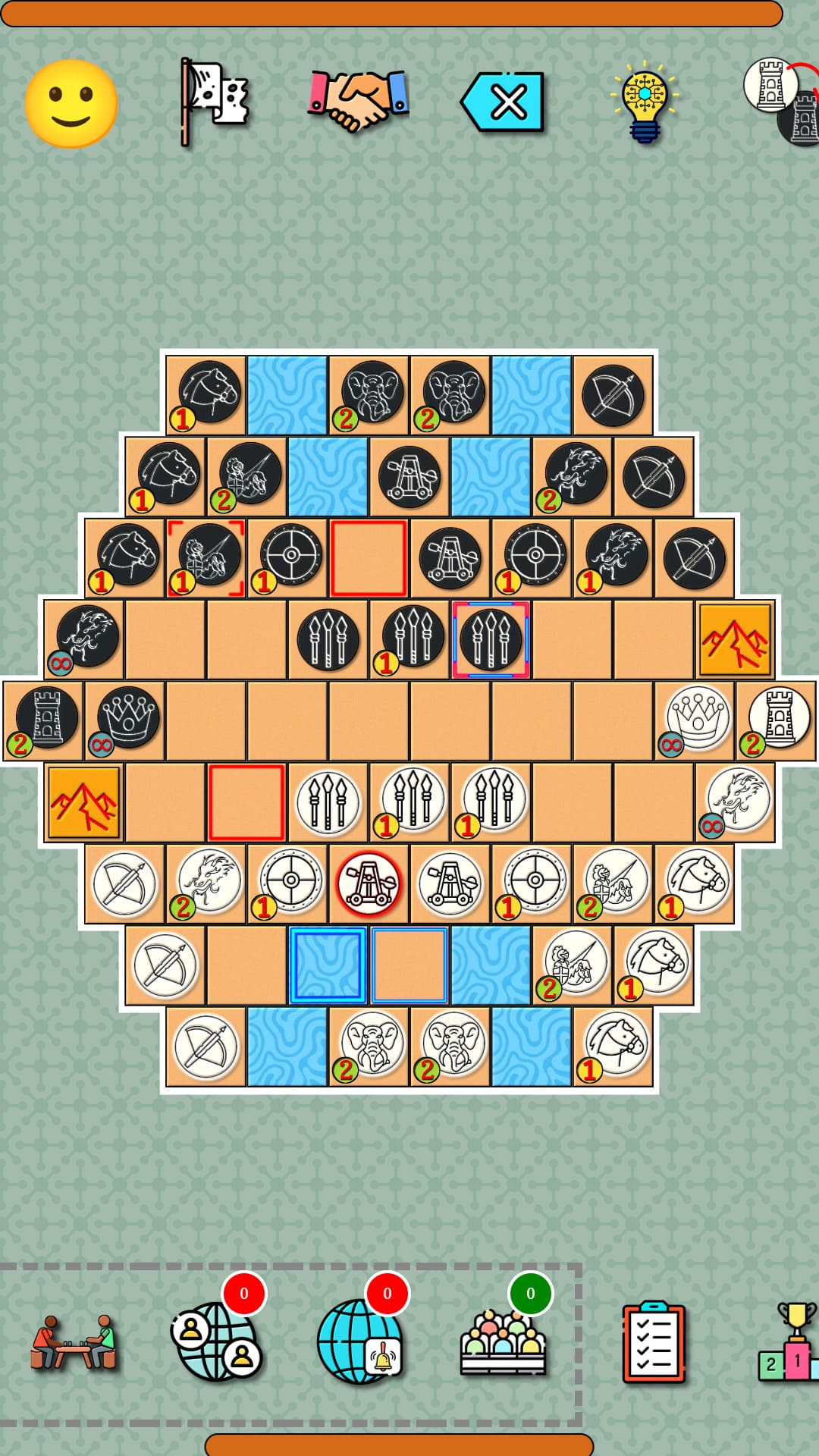
Task: Open local two-player table mode
Action: (x=74, y=1341)
